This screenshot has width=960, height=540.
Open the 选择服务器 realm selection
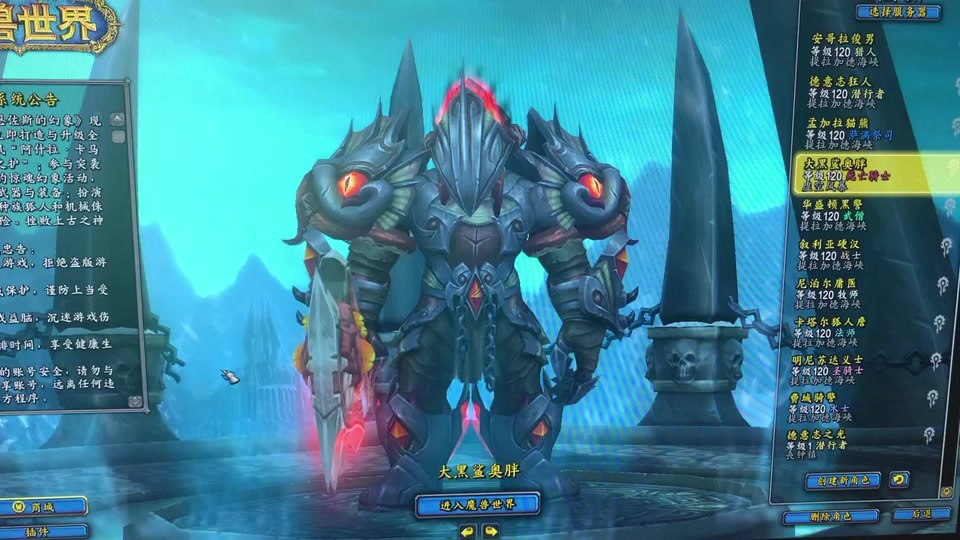pos(898,12)
